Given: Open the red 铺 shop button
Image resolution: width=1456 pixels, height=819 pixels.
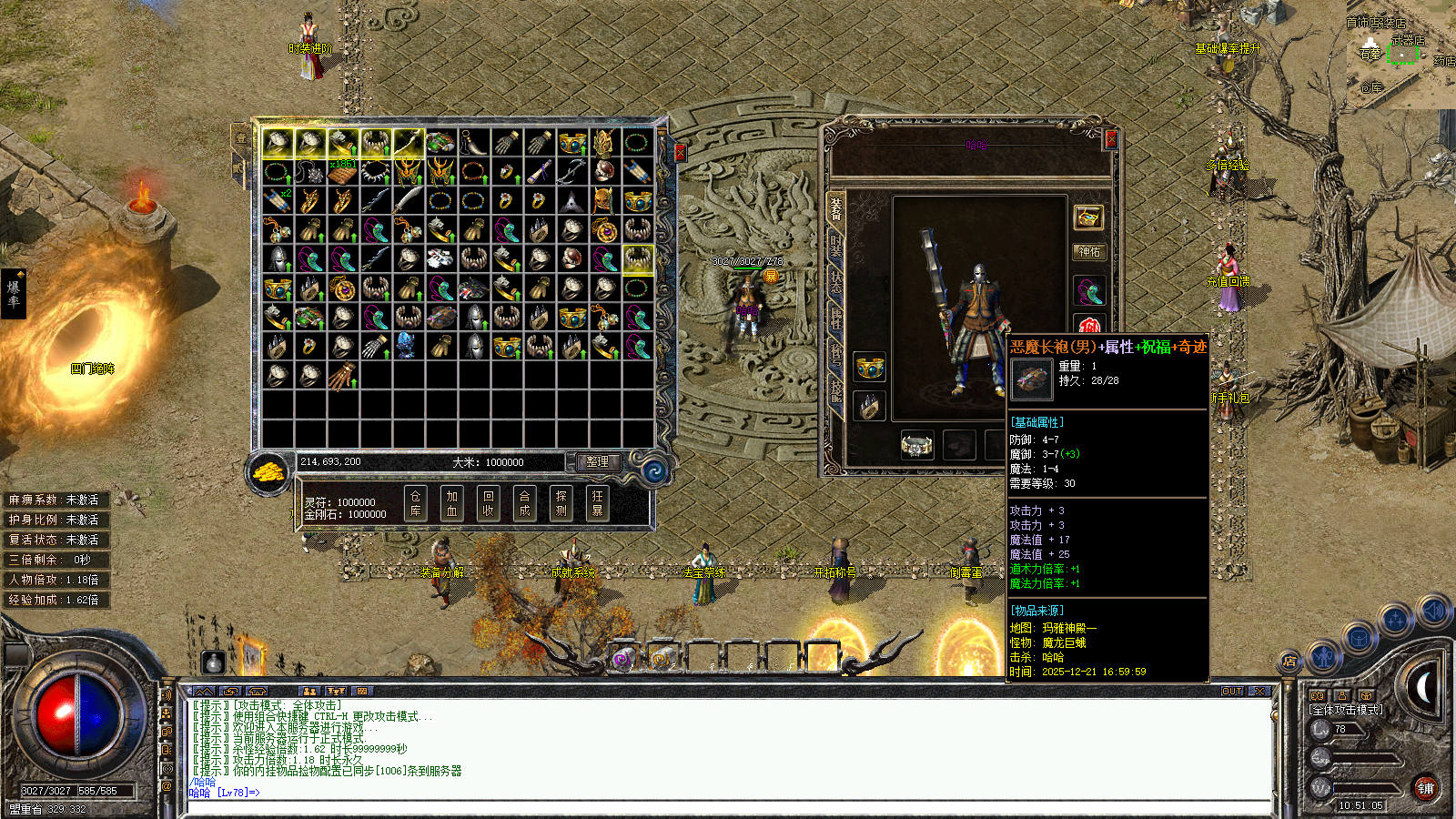Looking at the screenshot, I should pyautogui.click(x=1425, y=788).
